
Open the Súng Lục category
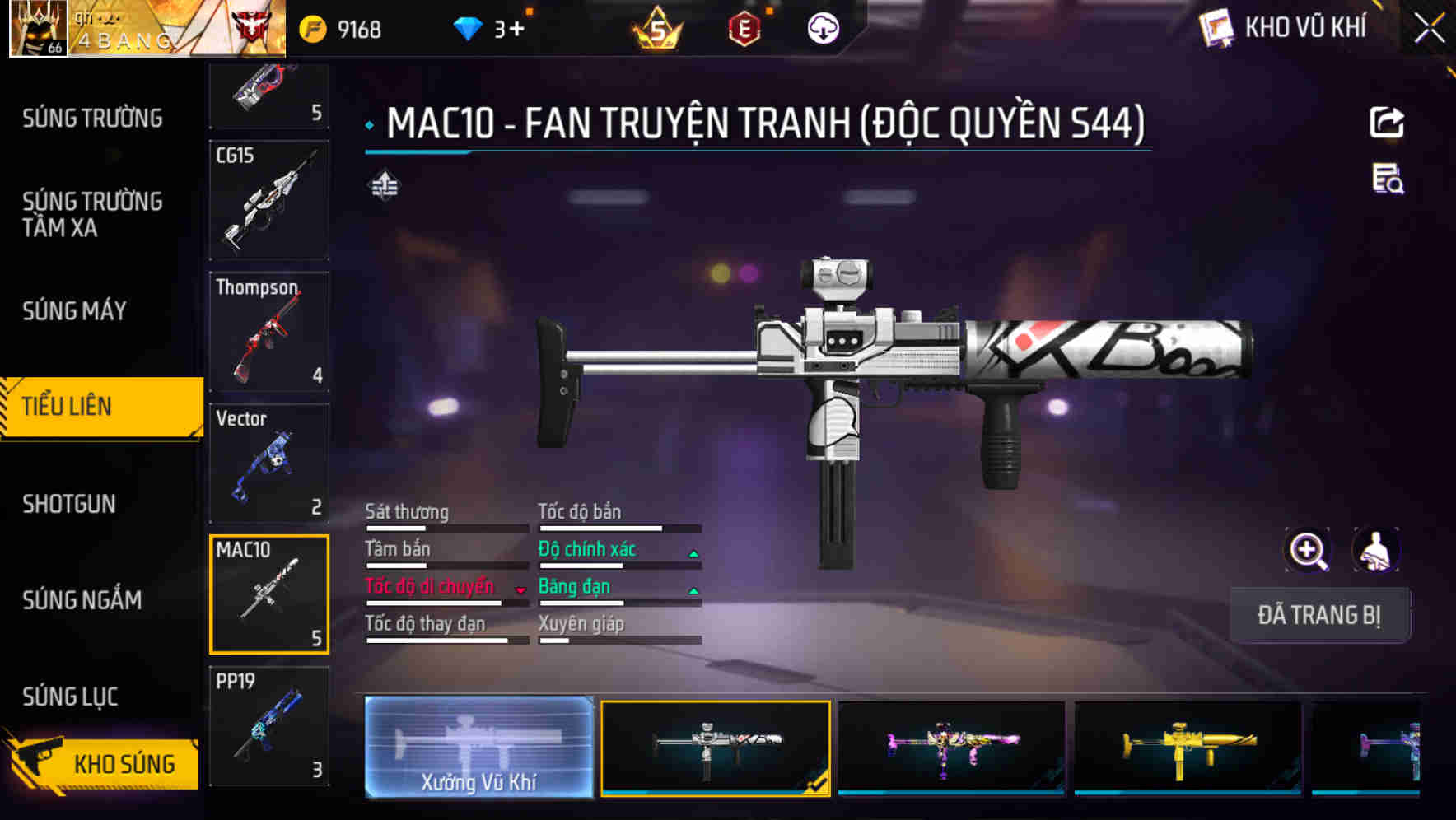tap(71, 697)
